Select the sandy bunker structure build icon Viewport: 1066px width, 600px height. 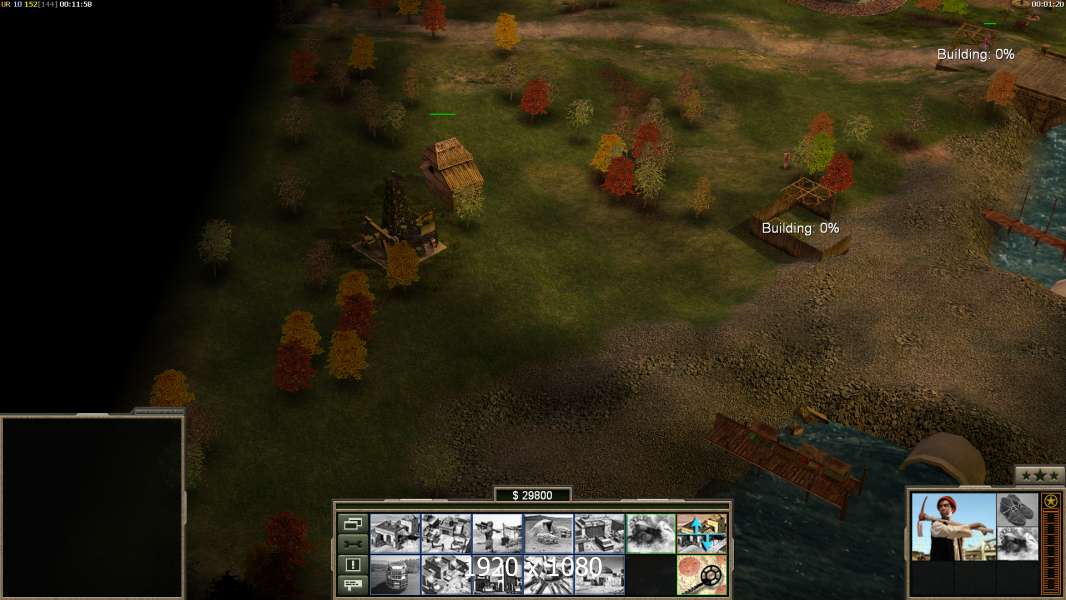pos(548,534)
